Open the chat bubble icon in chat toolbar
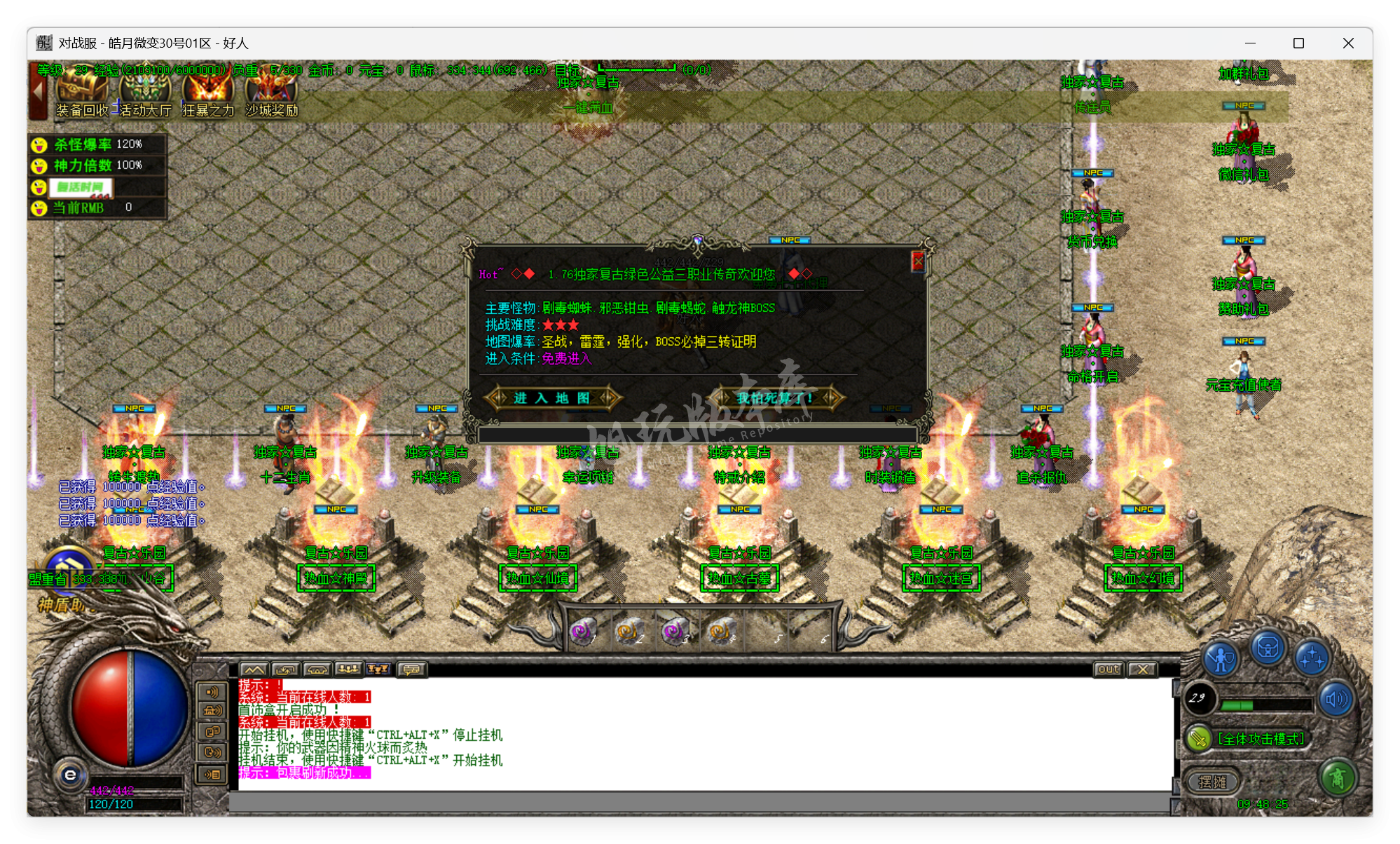1400x844 pixels. click(411, 669)
